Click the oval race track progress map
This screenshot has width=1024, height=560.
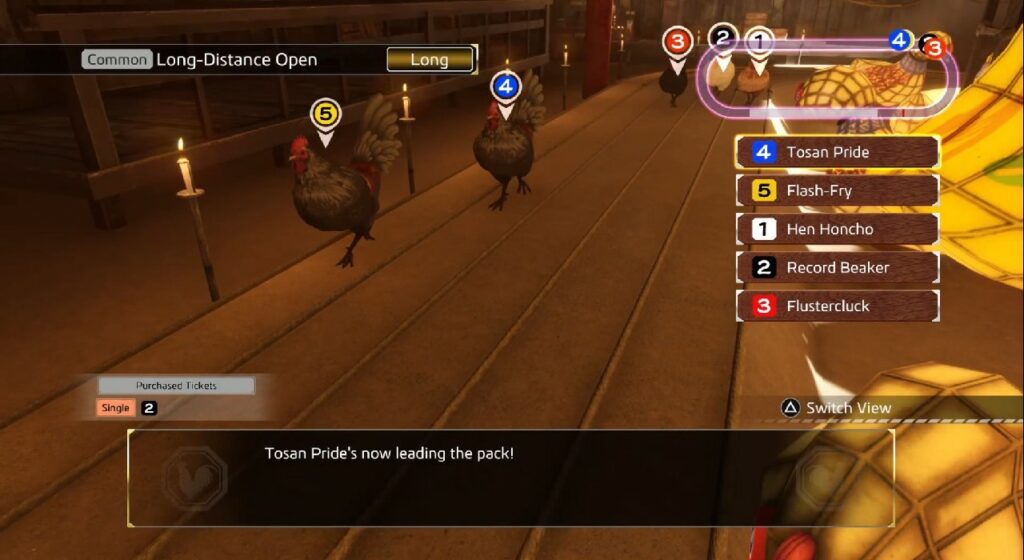pos(830,80)
